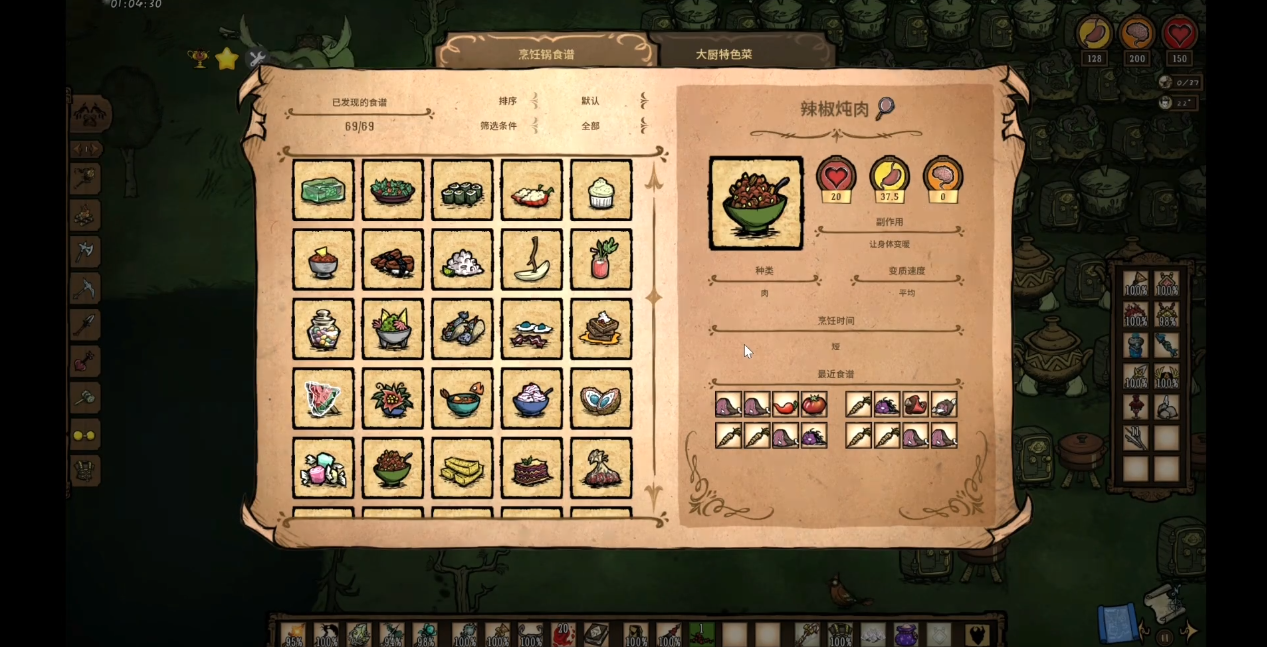Image resolution: width=1267 pixels, height=647 pixels.
Task: Open the waffles recipe
Action: tap(601, 329)
